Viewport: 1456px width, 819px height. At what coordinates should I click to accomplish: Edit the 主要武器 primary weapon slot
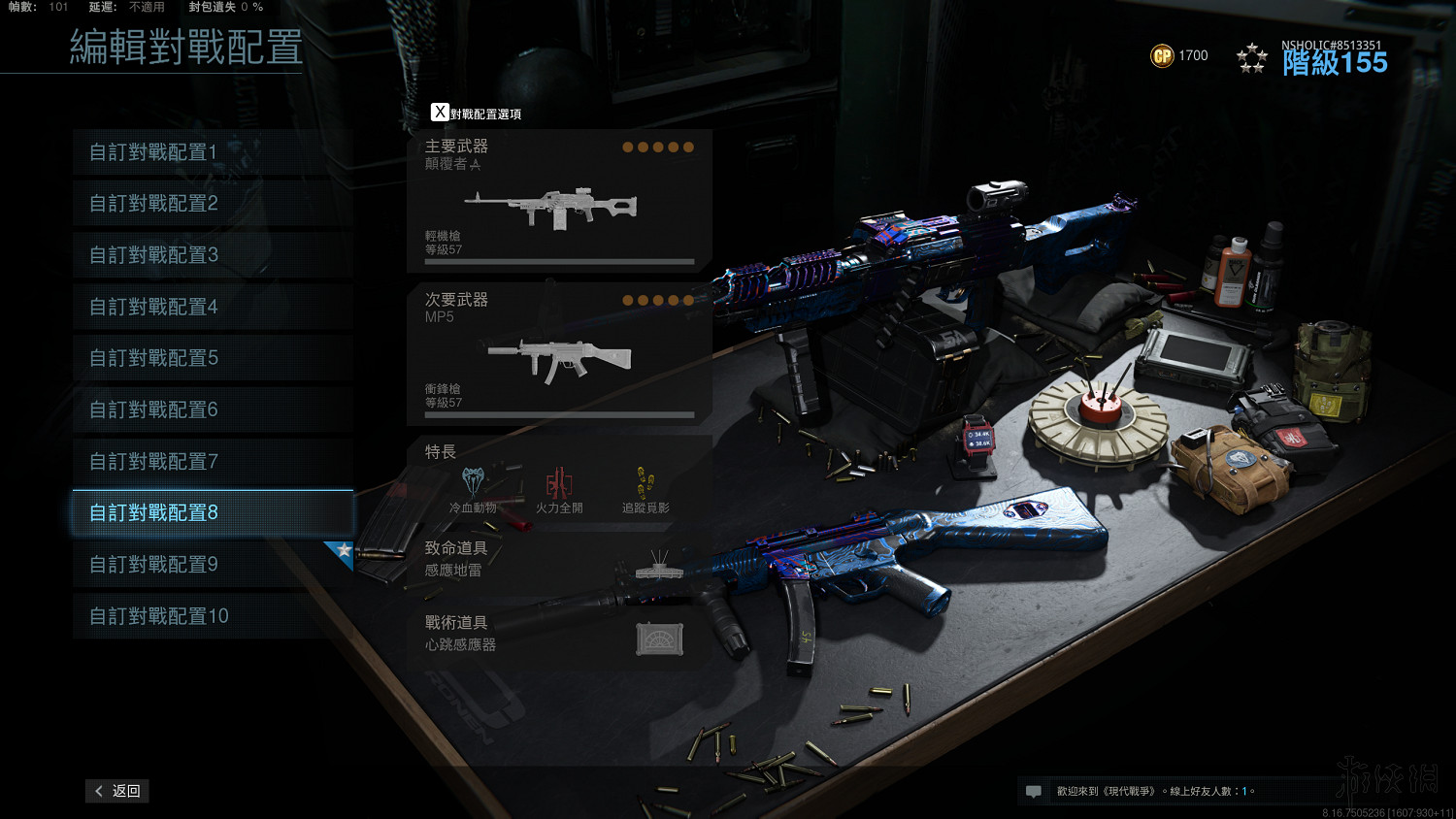click(x=559, y=201)
